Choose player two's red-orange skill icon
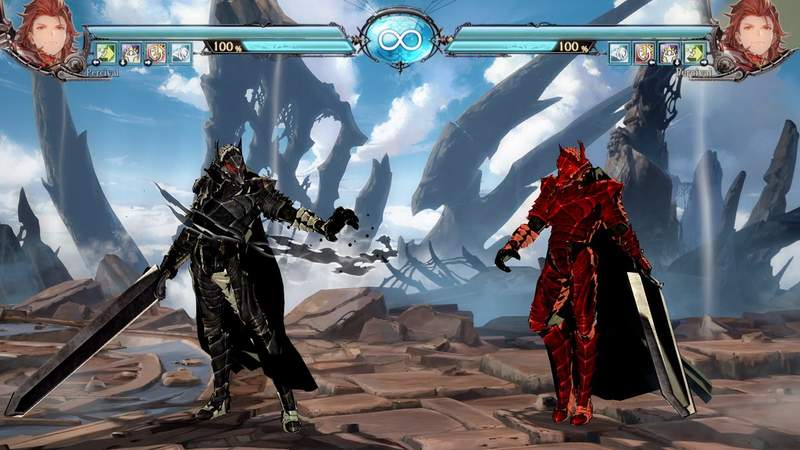The image size is (800, 450). click(x=645, y=53)
